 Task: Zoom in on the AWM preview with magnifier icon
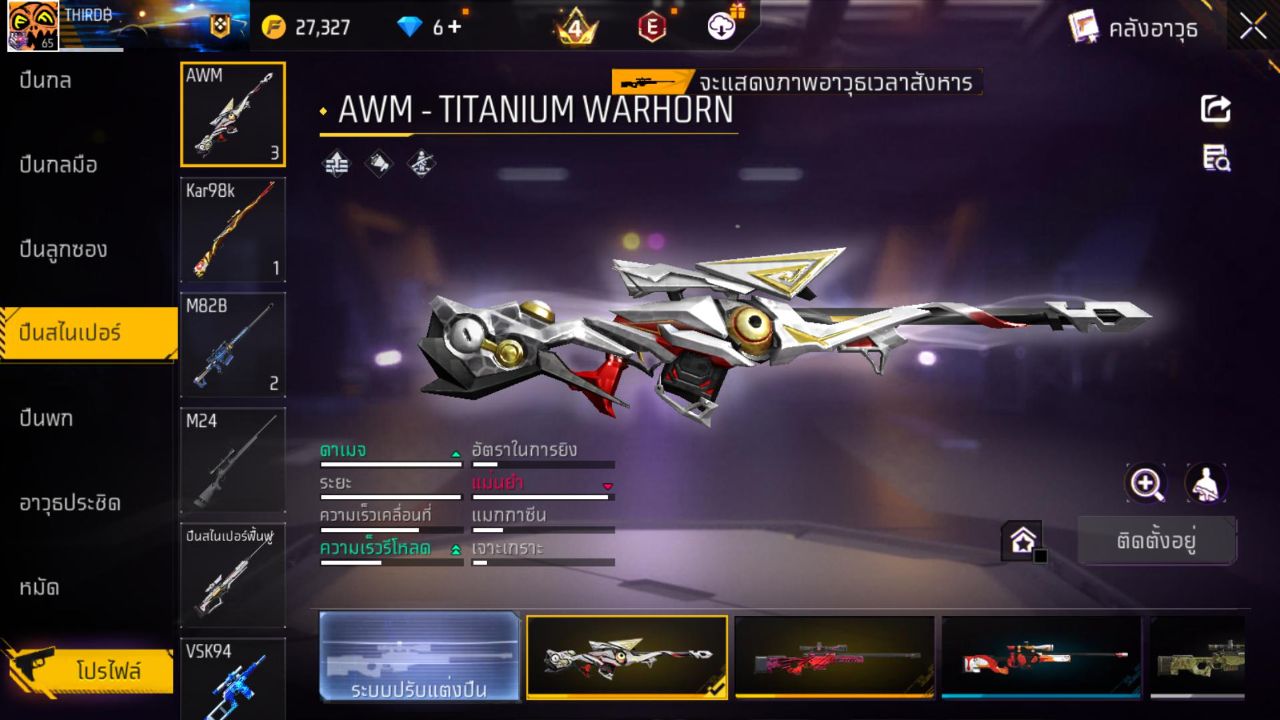click(x=1146, y=484)
